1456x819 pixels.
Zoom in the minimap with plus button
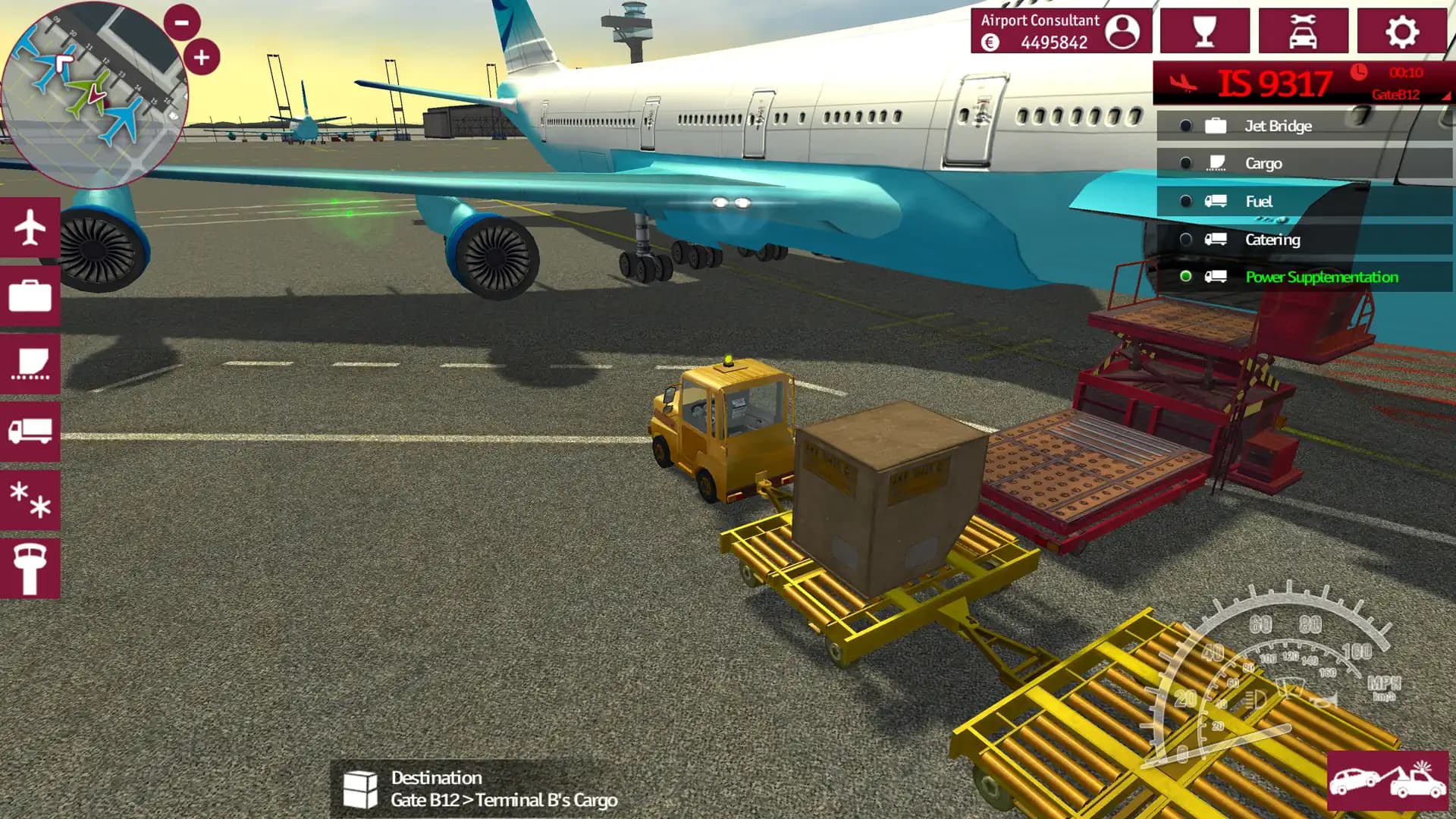201,56
